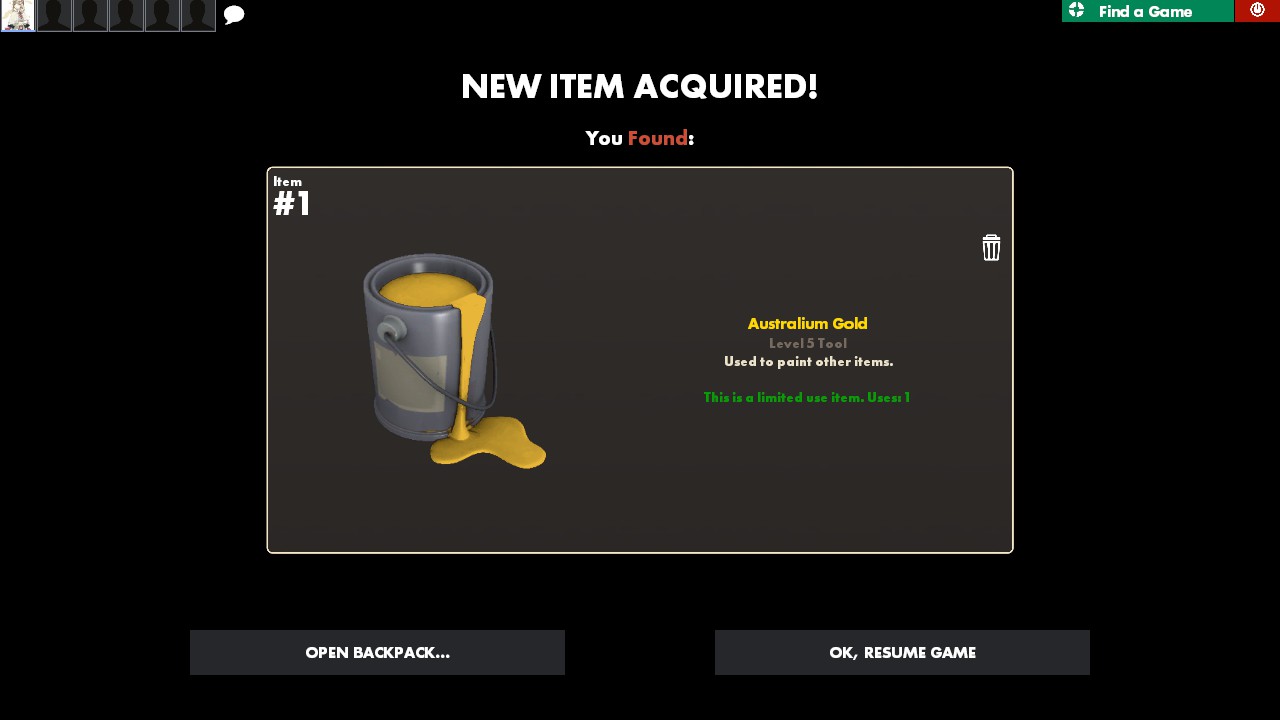Image resolution: width=1280 pixels, height=720 pixels.
Task: Click the silhouette icon in the second party slot
Action: click(x=54, y=15)
